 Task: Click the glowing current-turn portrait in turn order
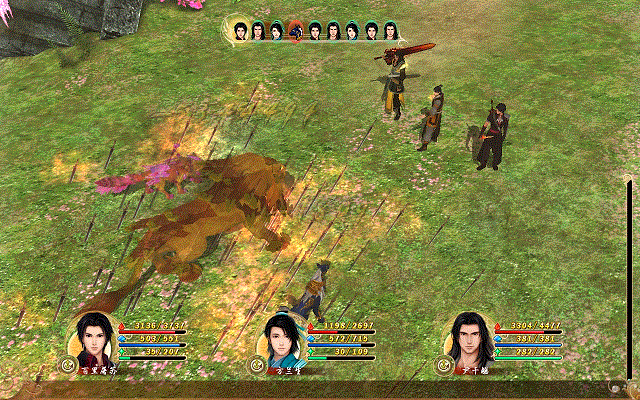point(240,31)
